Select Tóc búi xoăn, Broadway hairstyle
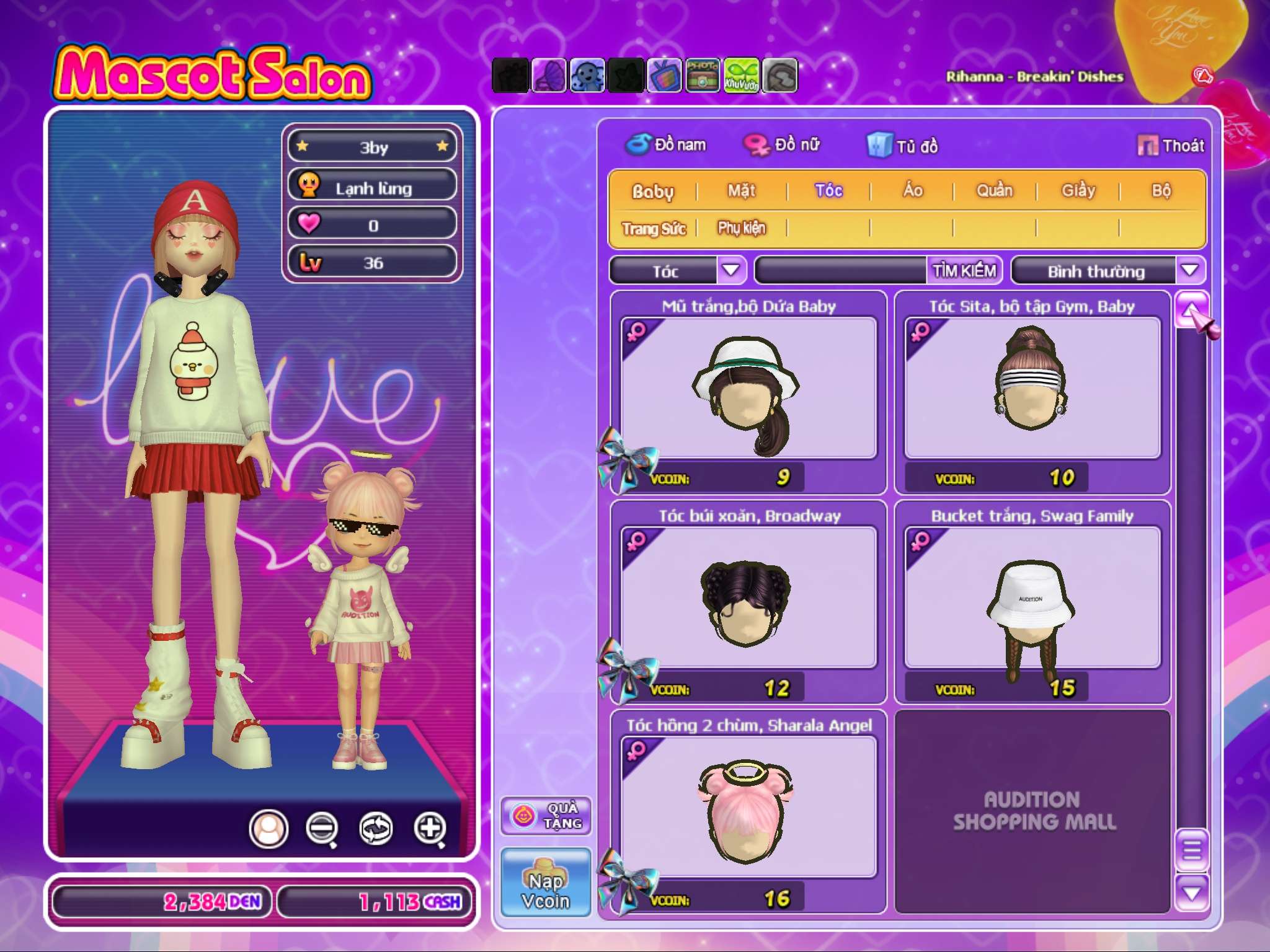 748,598
